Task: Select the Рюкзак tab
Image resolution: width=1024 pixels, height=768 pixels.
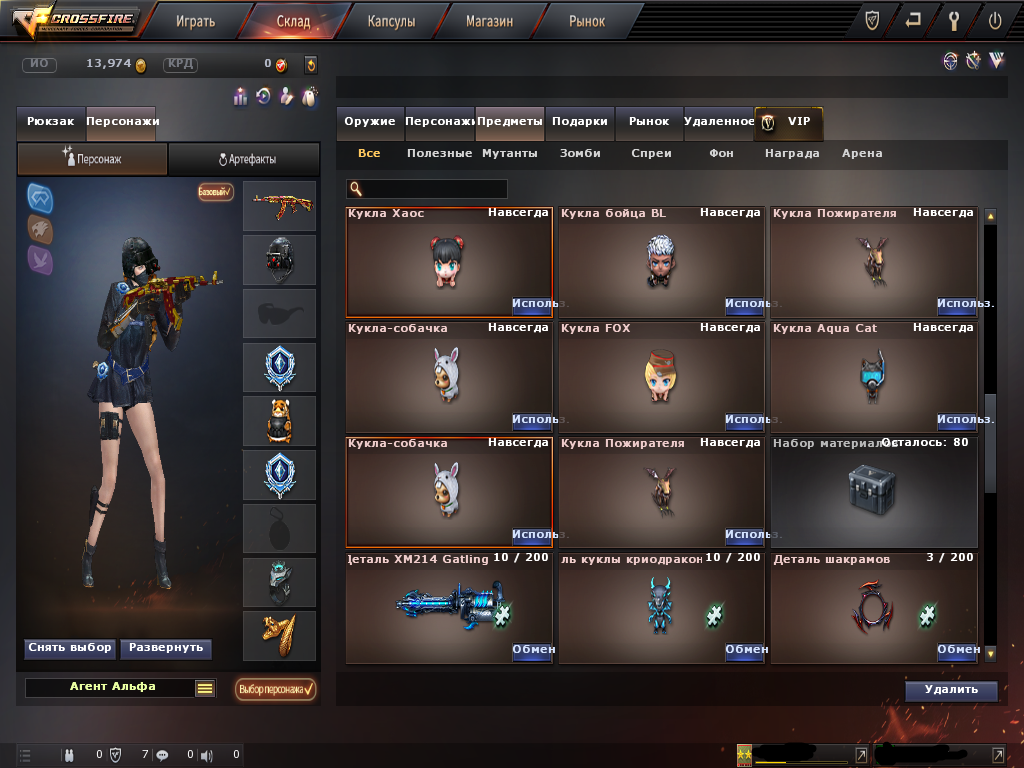Action: click(51, 121)
